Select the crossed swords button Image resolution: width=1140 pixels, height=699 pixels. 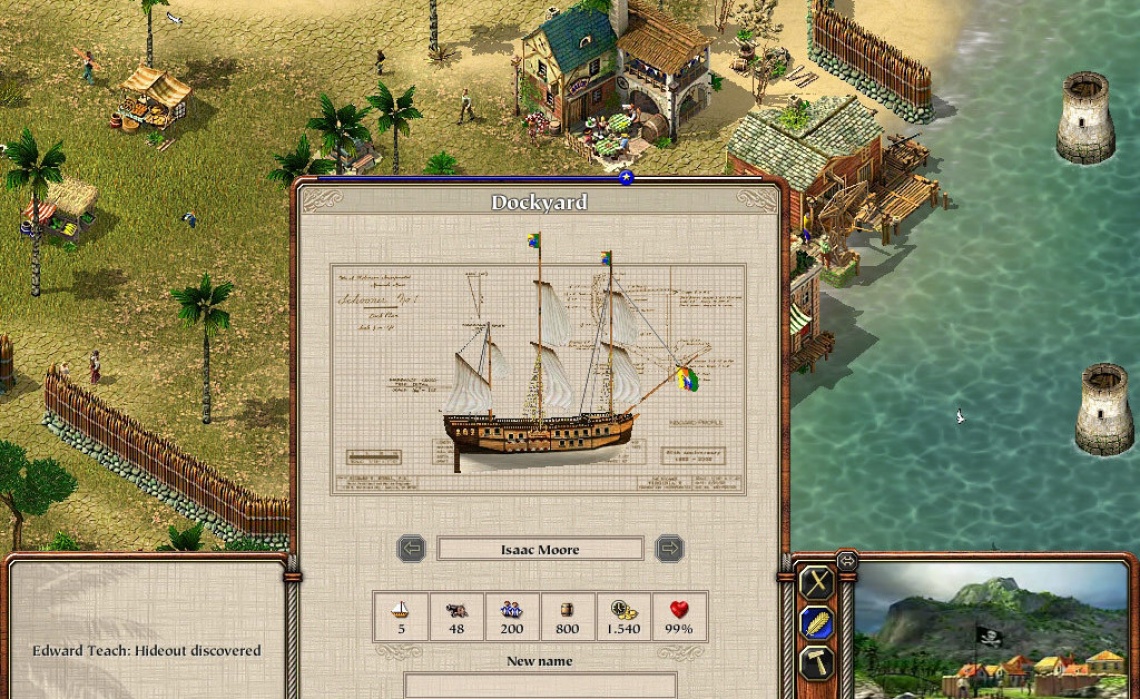pos(818,583)
